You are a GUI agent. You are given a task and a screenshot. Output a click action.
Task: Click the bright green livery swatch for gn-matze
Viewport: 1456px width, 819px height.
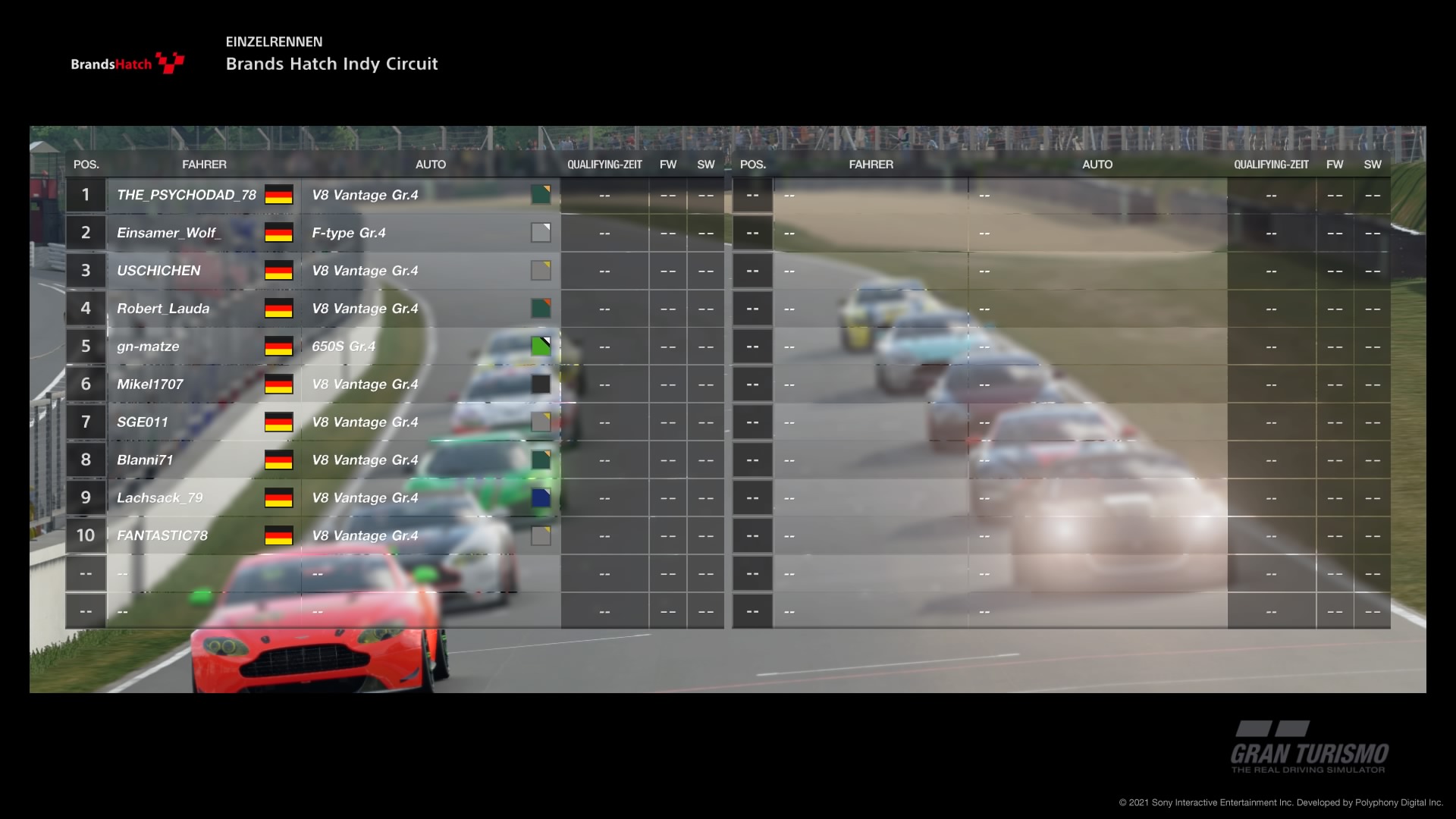pyautogui.click(x=541, y=347)
